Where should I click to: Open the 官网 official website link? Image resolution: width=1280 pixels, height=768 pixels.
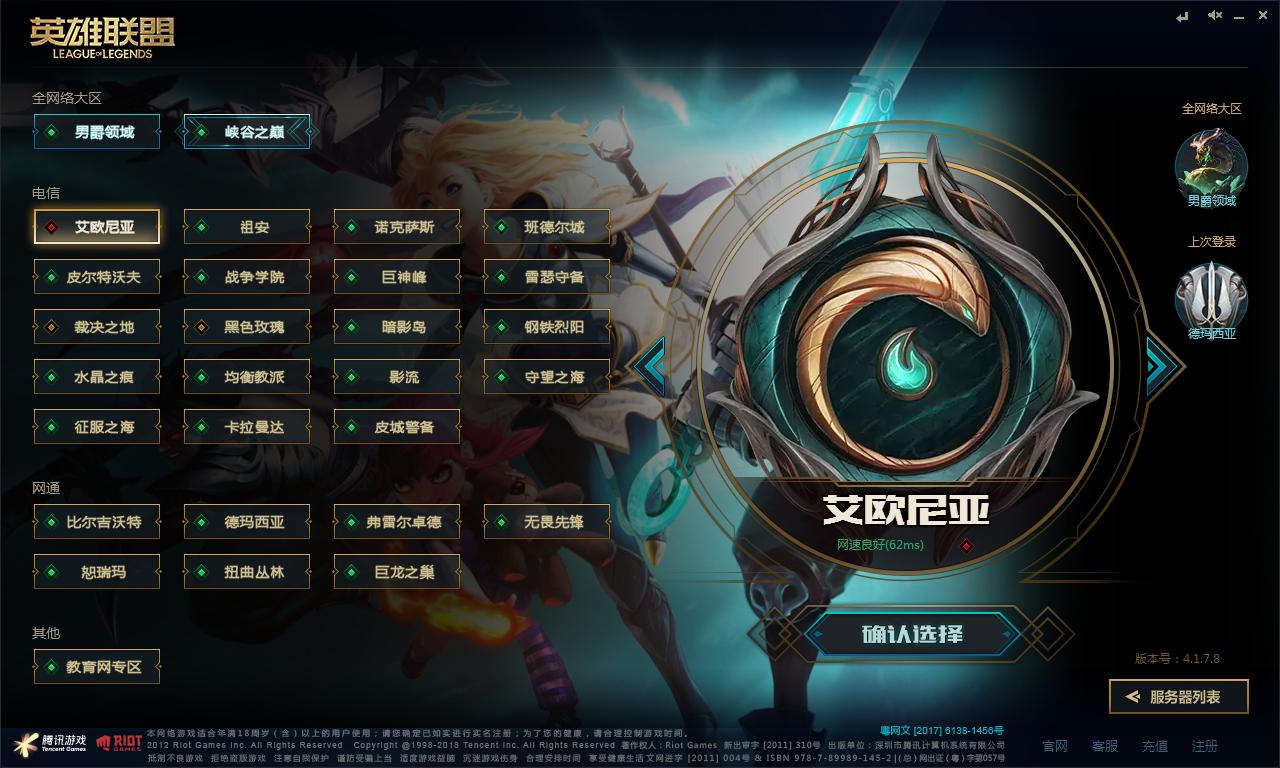1055,746
